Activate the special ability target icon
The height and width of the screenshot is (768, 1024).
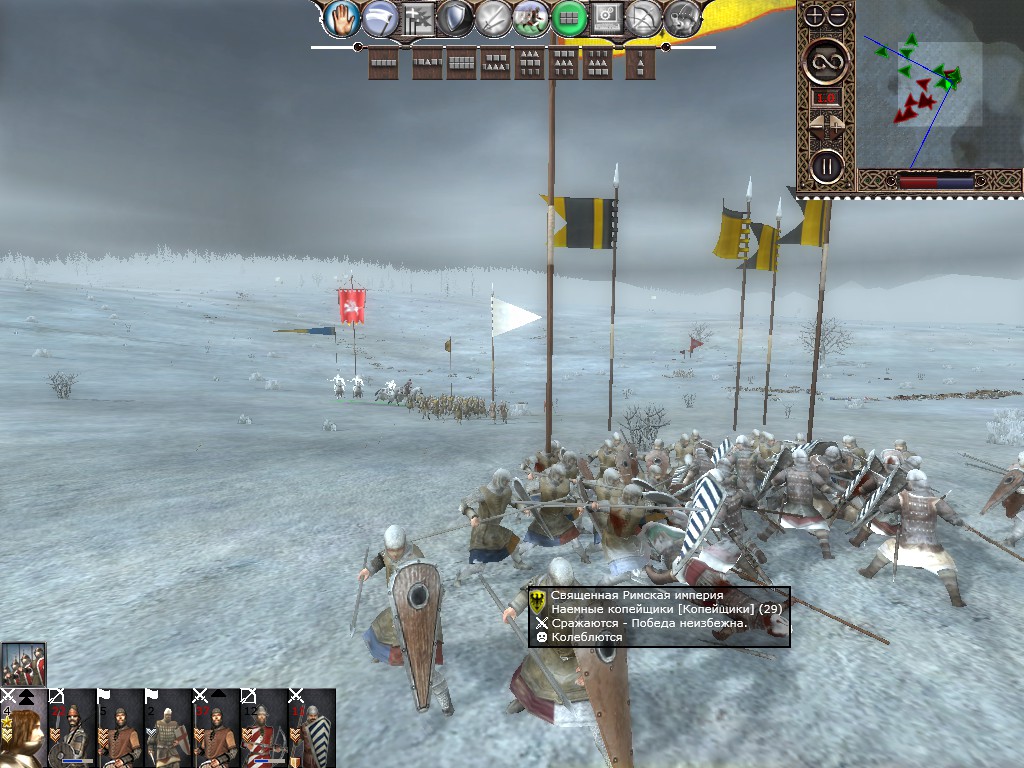[x=606, y=18]
